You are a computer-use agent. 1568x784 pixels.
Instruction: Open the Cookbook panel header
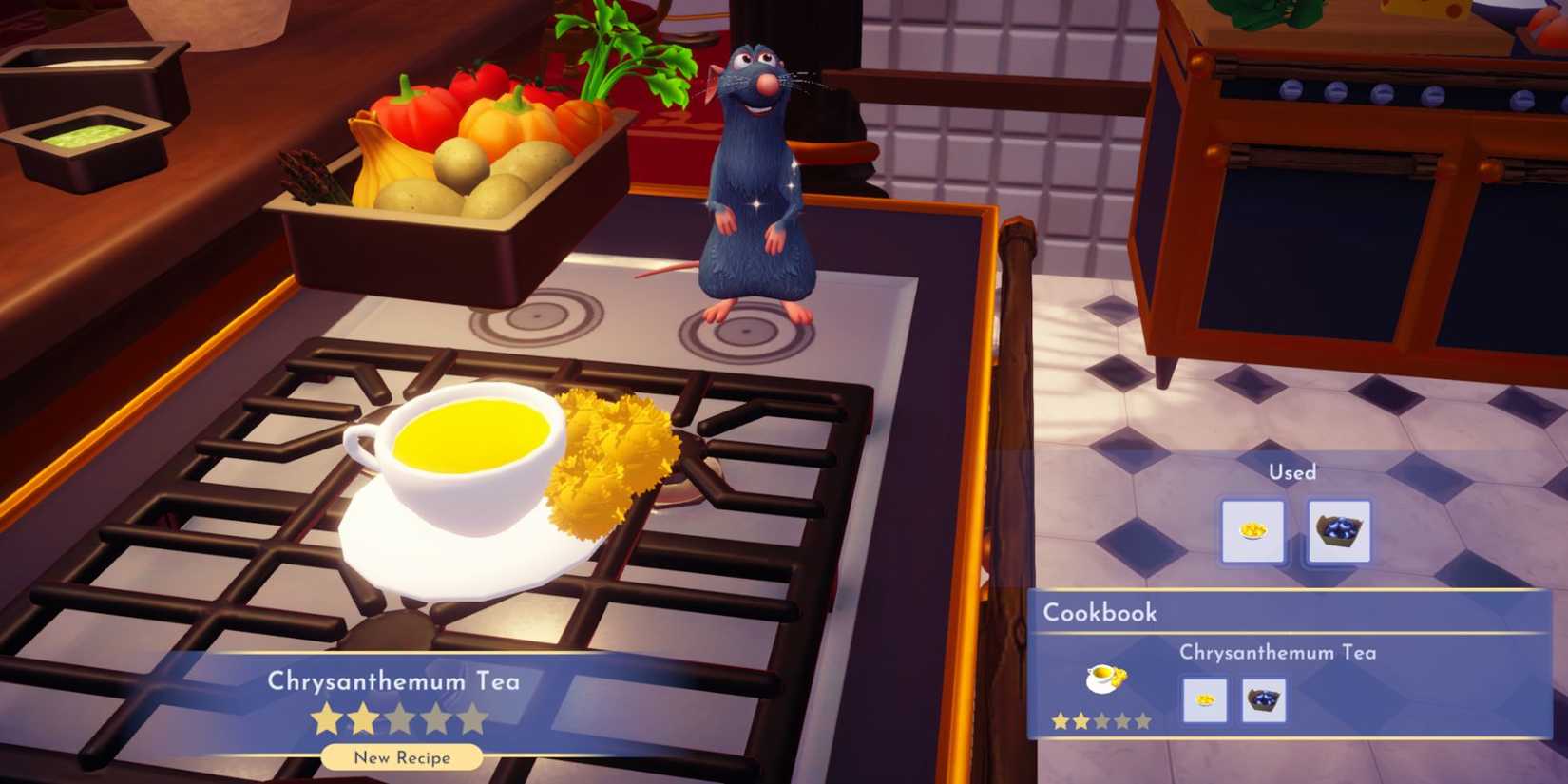[x=1099, y=613]
